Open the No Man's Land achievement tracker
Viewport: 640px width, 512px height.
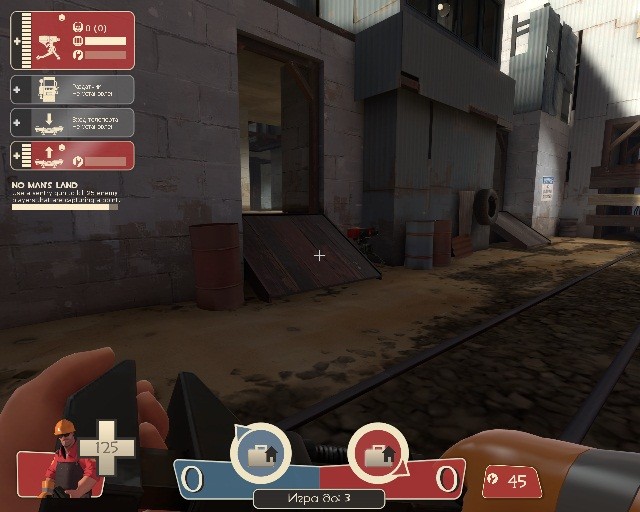click(x=65, y=195)
